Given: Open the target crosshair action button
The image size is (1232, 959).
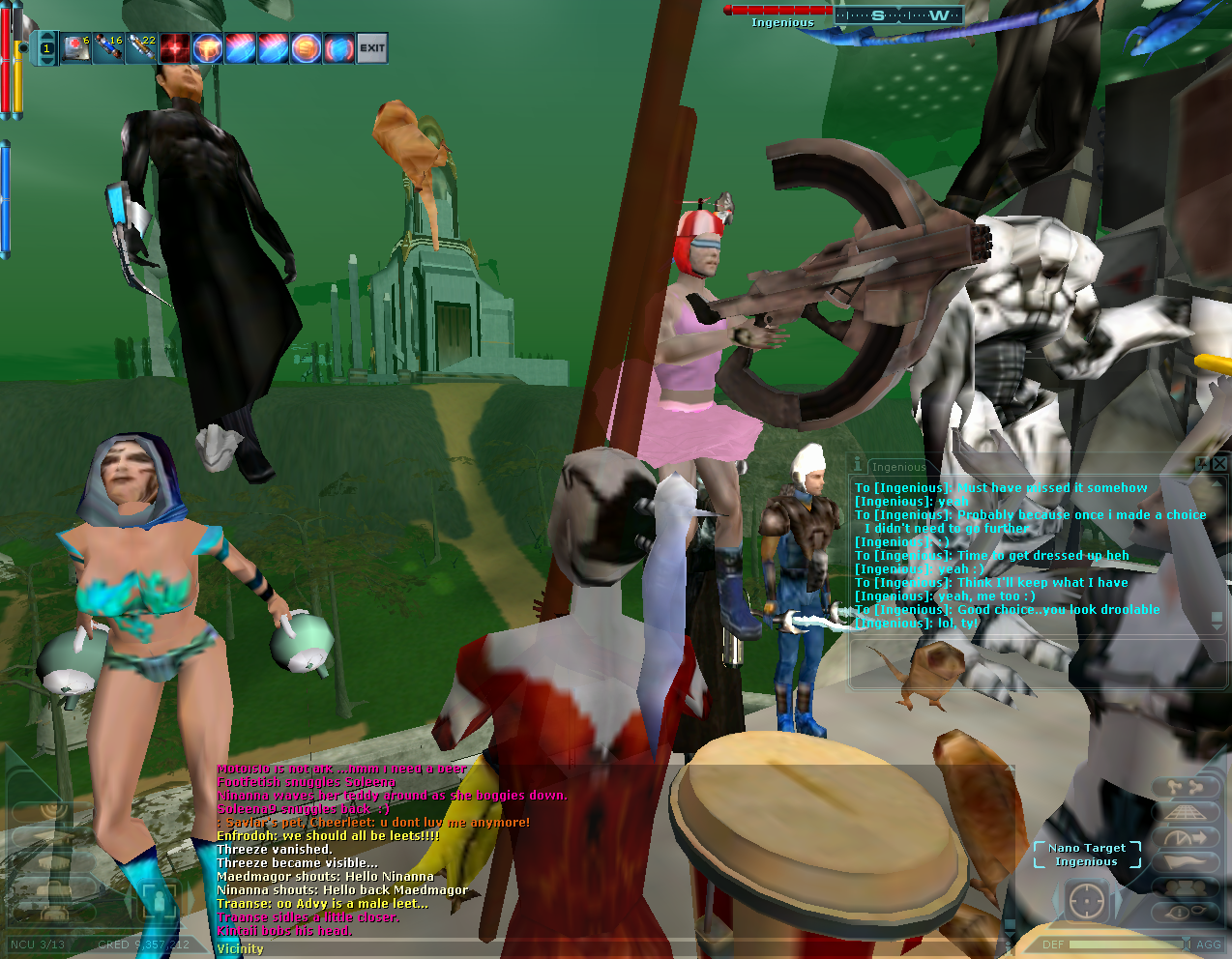Looking at the screenshot, I should pos(1086,902).
